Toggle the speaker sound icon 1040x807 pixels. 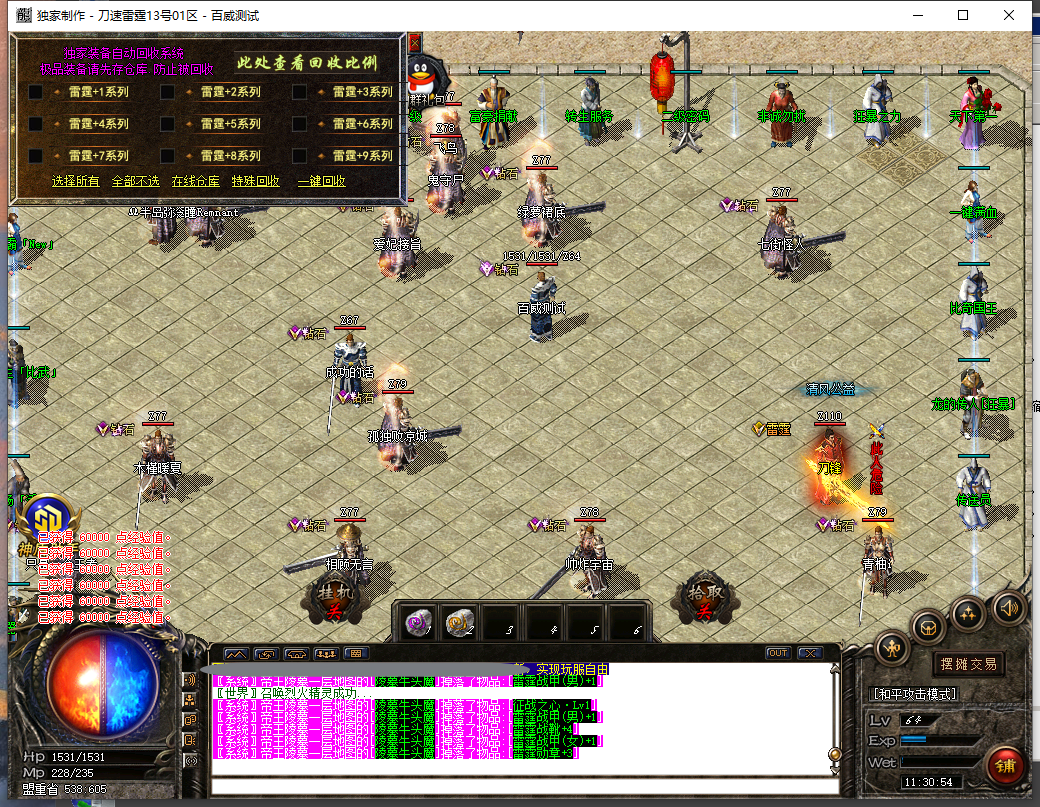point(1007,608)
